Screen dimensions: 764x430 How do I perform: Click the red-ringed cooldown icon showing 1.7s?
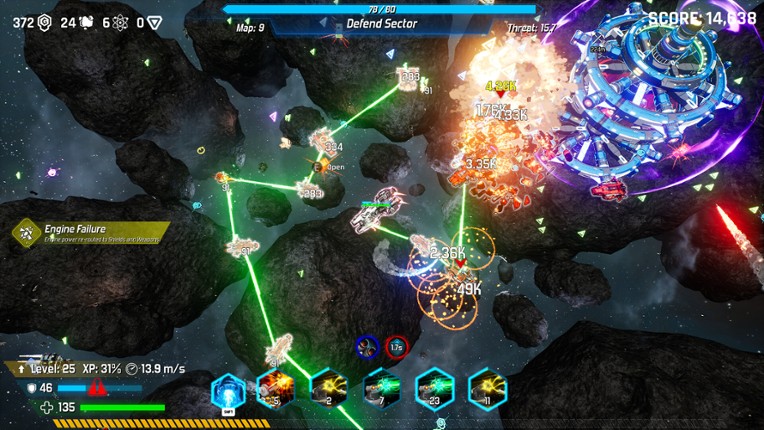click(x=397, y=347)
